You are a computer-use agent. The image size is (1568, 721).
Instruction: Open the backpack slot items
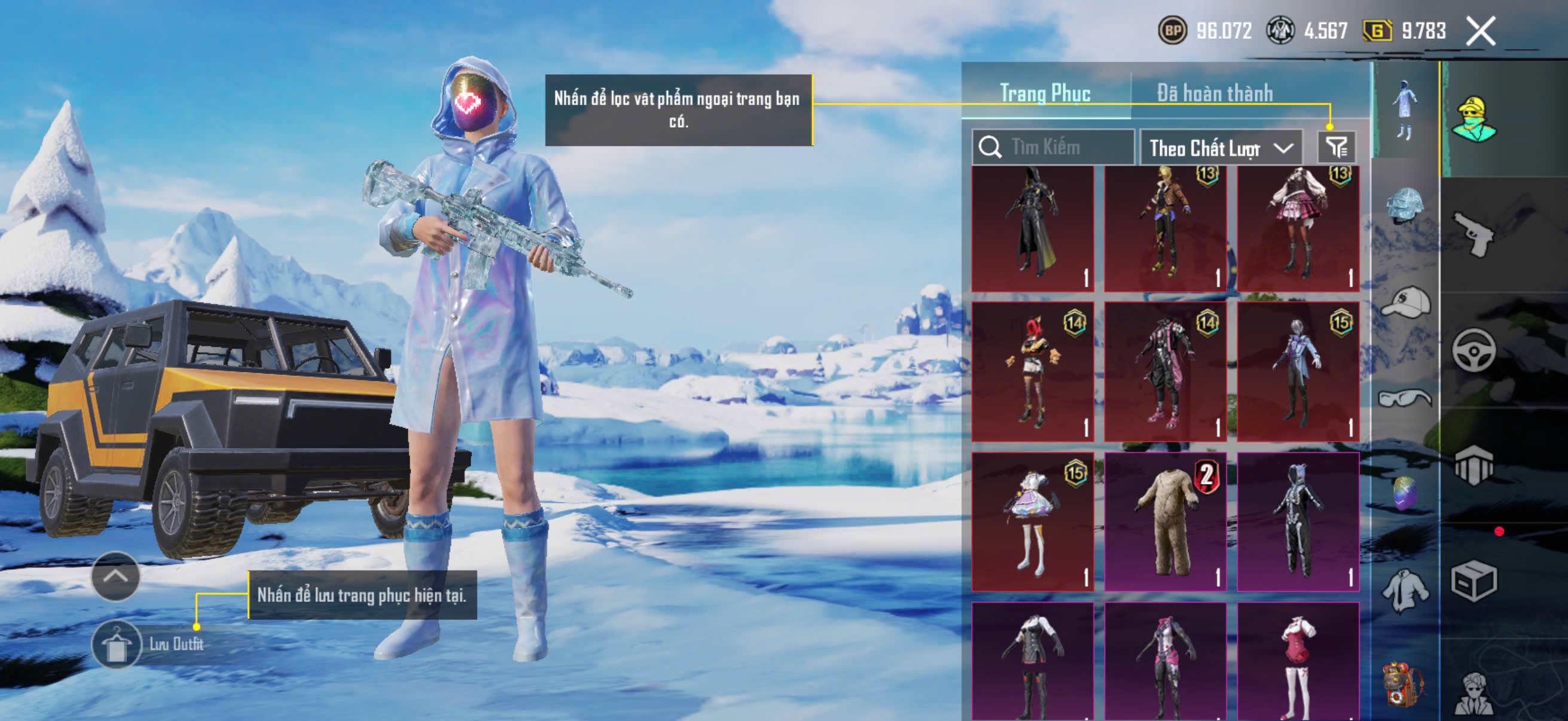[1405, 685]
